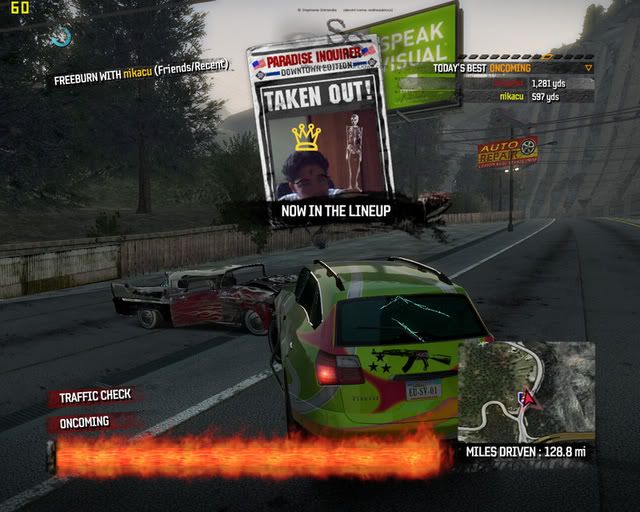Open the minimap showing the winding road
Viewport: 640px width, 512px height.
pyautogui.click(x=526, y=391)
